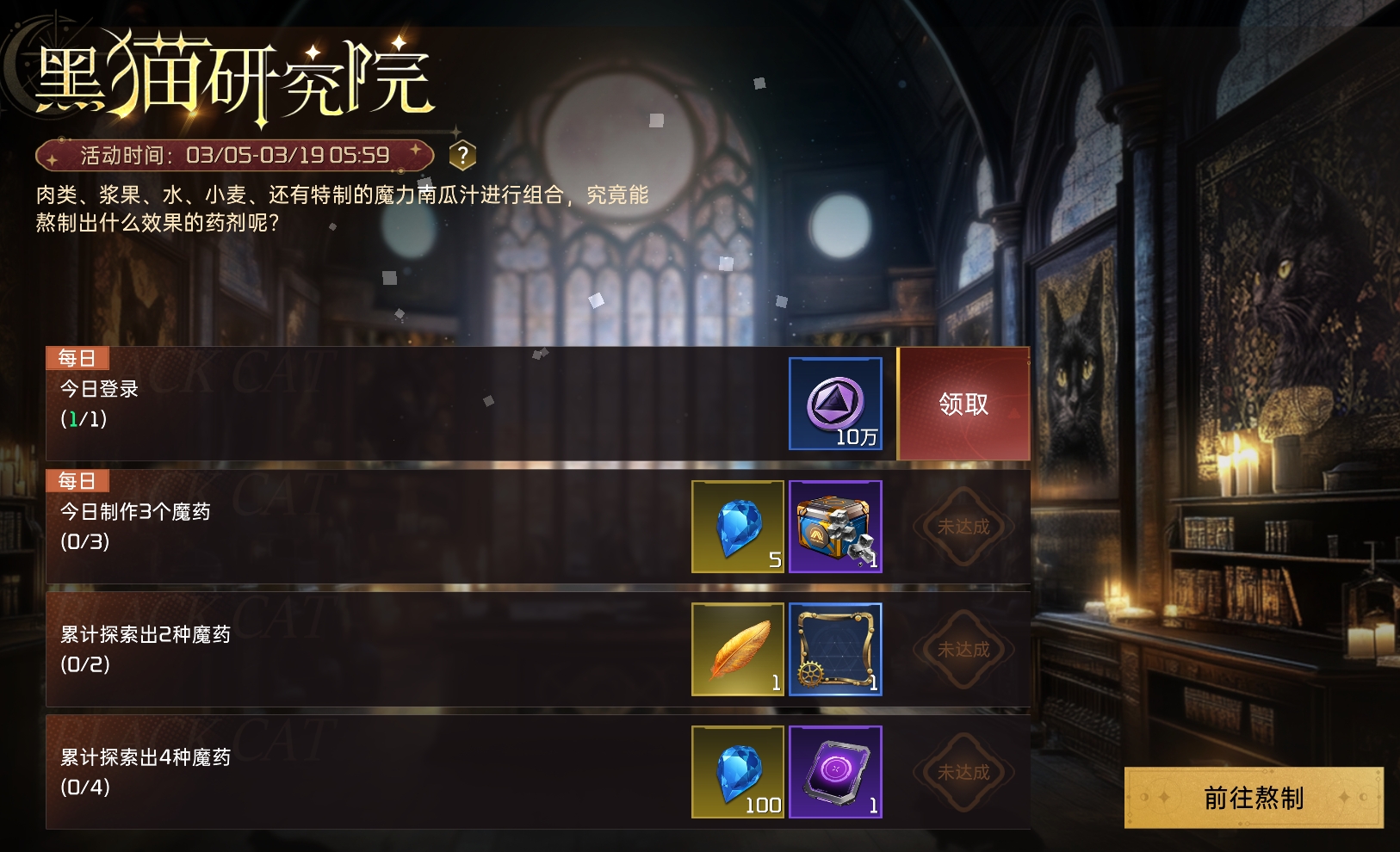Viewport: 1400px width, 852px height.
Task: Open the question mark help icon
Action: point(464,155)
